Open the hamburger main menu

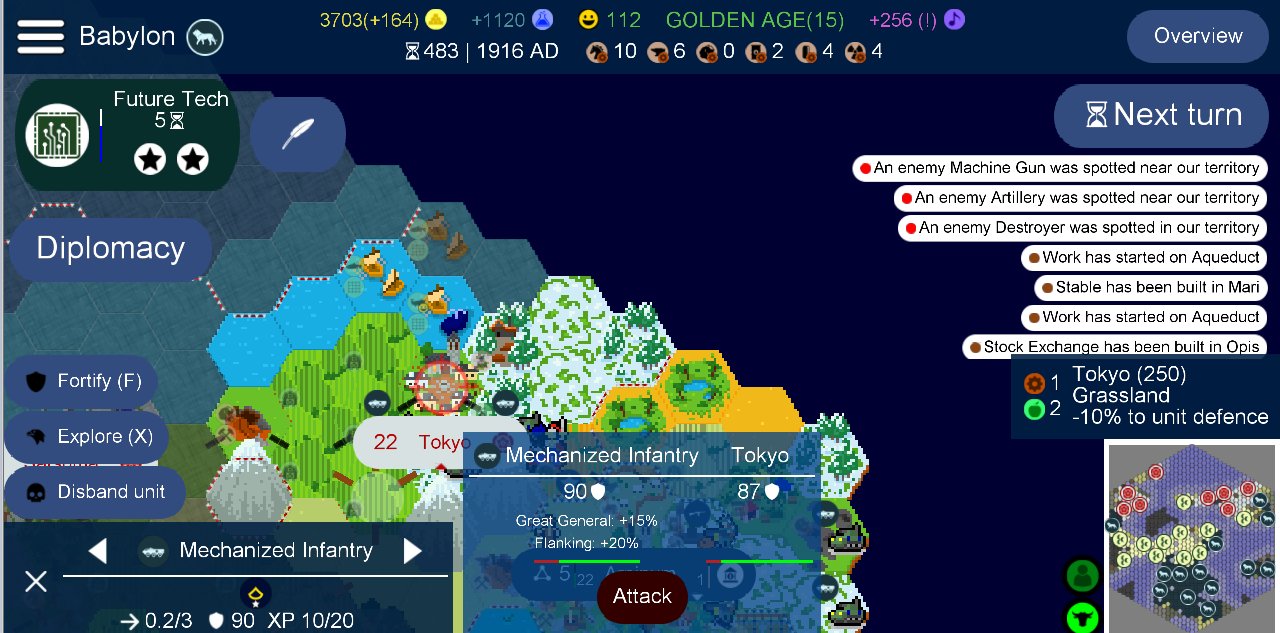click(40, 37)
